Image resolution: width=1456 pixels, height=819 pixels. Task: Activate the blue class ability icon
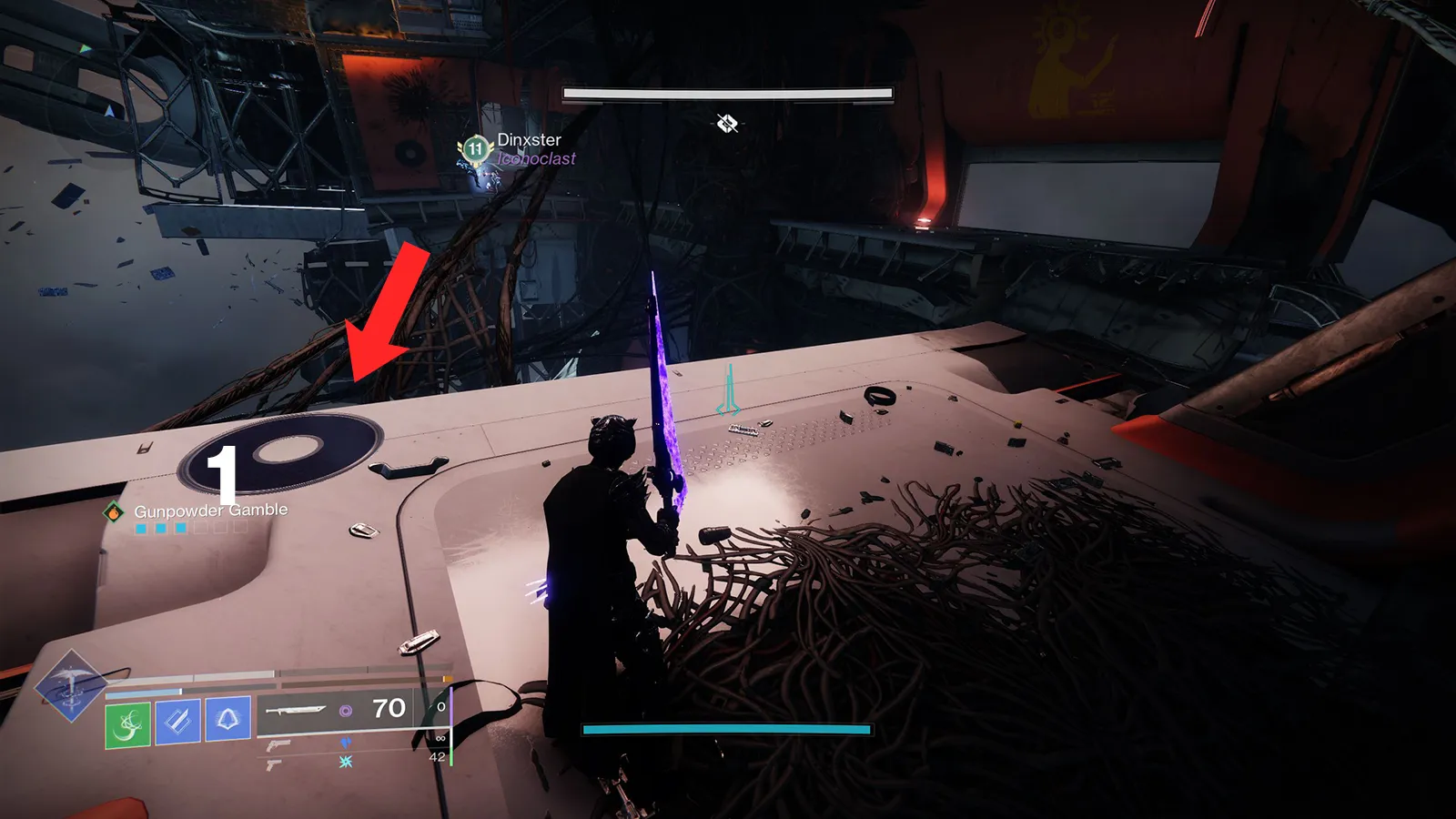click(227, 719)
